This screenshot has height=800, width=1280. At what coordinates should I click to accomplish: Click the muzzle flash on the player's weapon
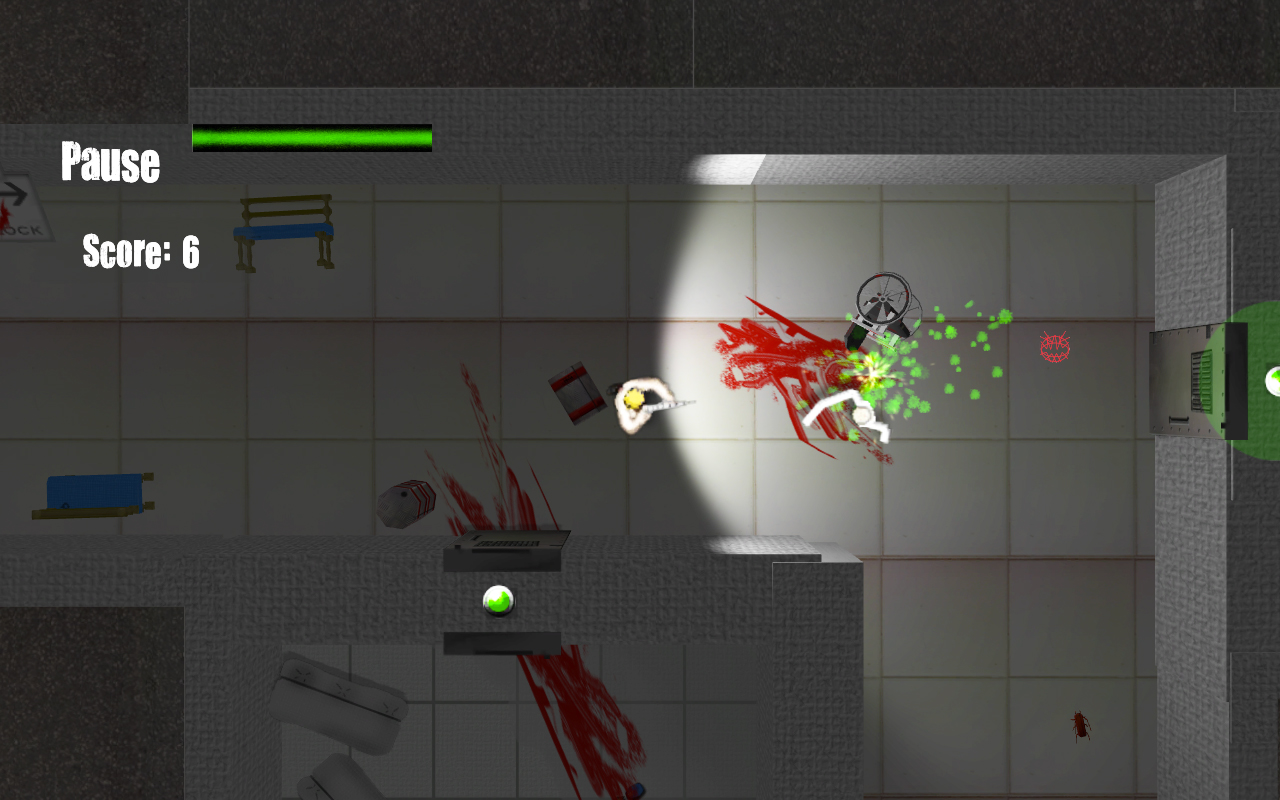[632, 398]
